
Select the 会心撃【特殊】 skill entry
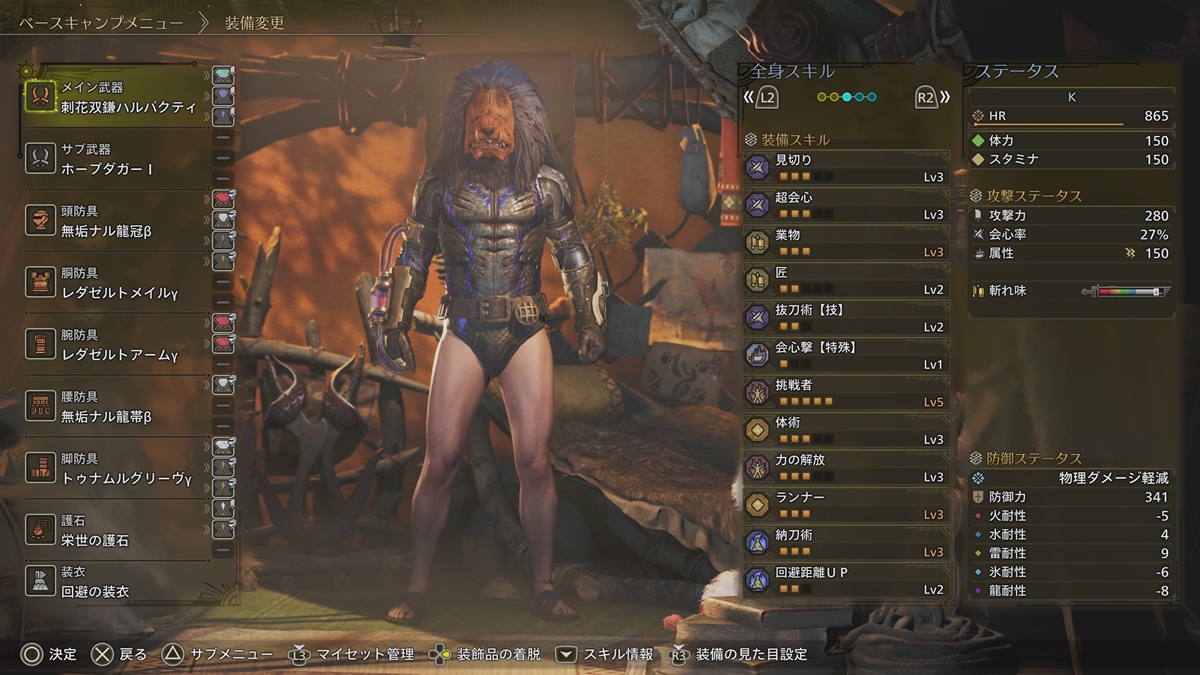846,355
